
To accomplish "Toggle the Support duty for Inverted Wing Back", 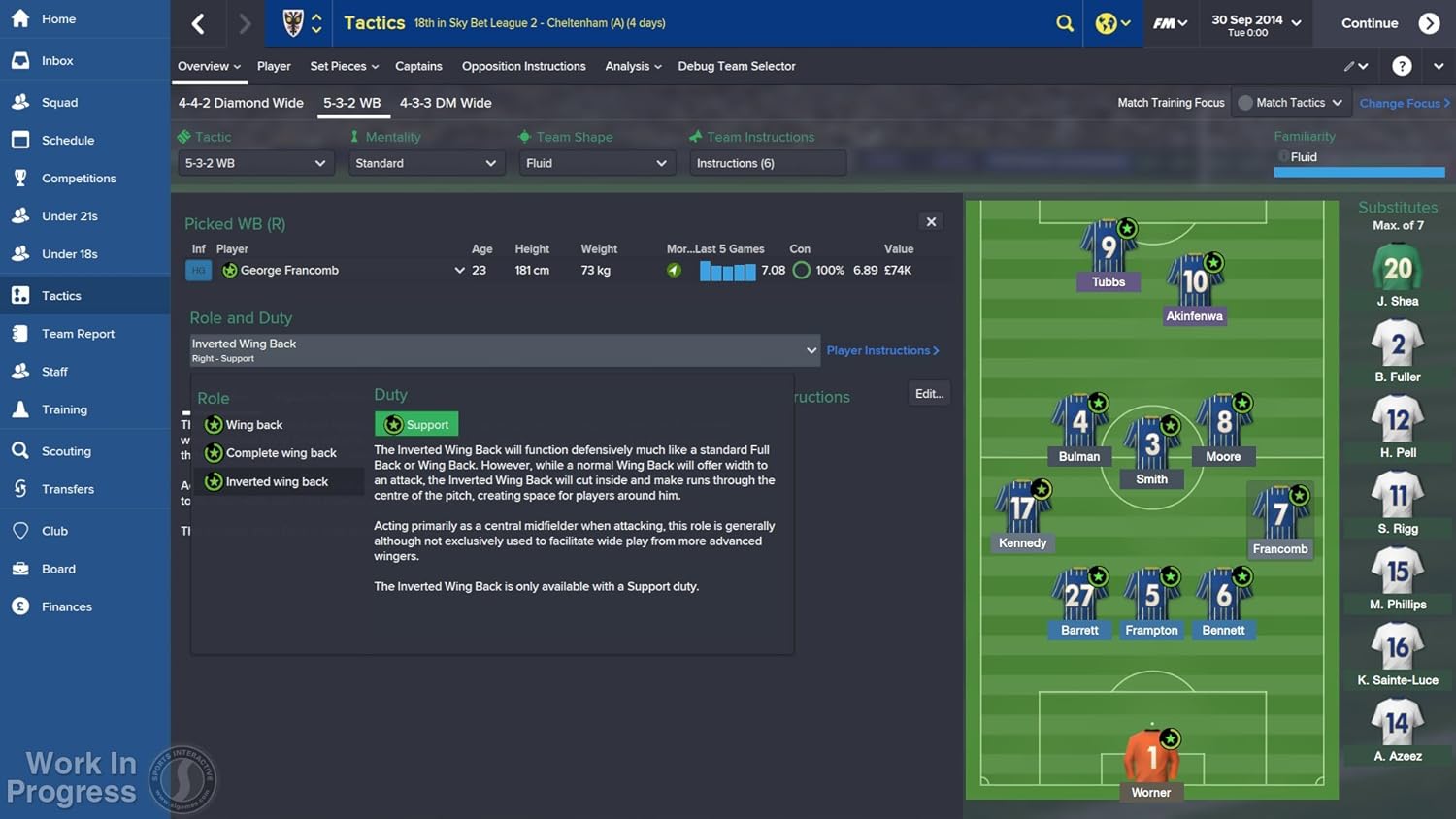I will pos(415,424).
